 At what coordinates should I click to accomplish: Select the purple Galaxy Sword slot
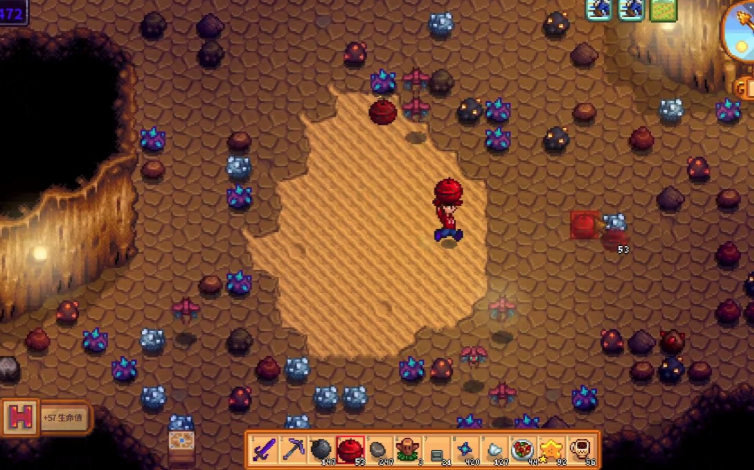(263, 449)
